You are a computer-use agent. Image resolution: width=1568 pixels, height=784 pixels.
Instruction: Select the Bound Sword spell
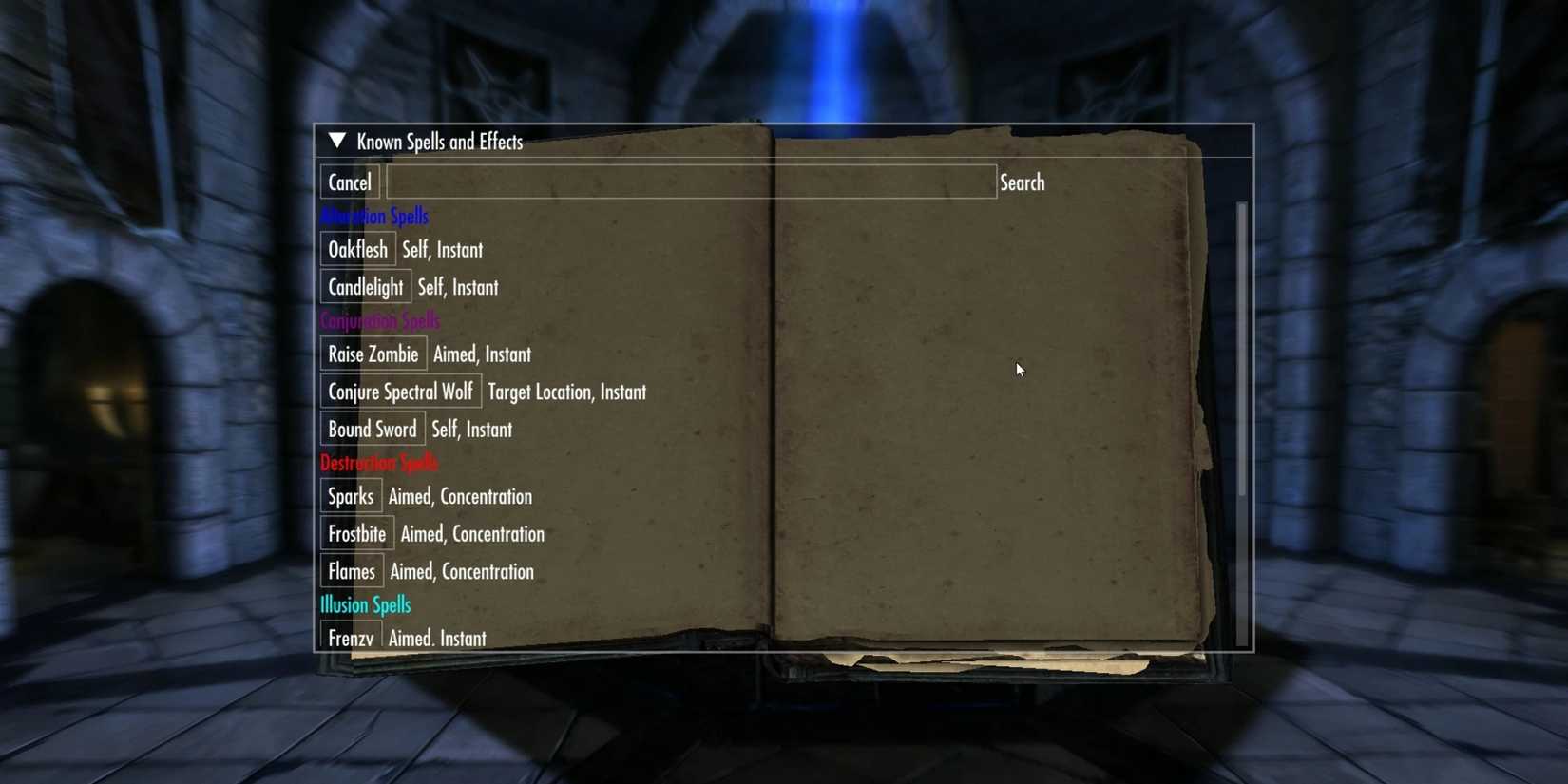tap(372, 429)
